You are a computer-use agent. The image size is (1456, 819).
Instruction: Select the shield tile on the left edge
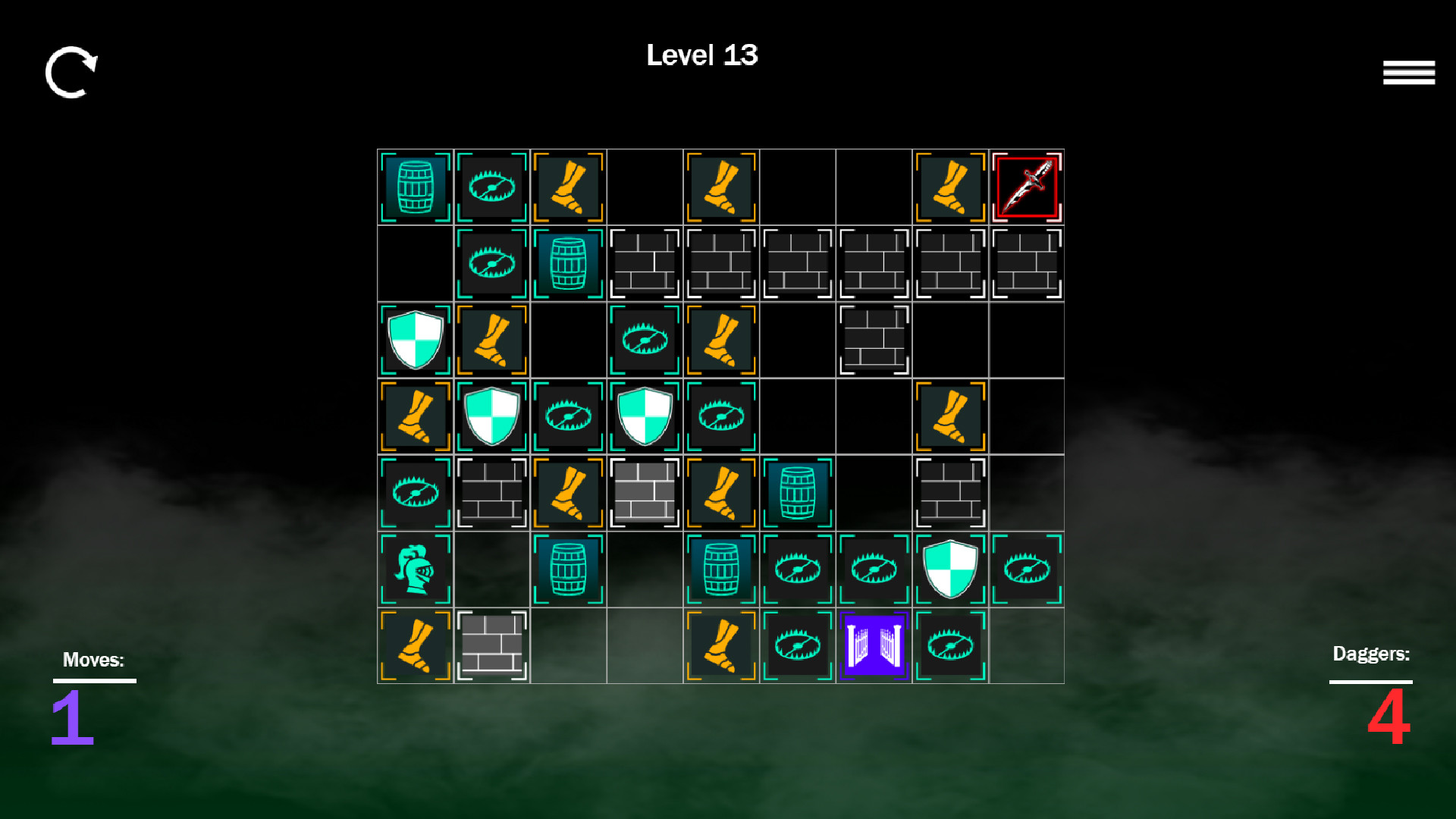click(x=416, y=339)
